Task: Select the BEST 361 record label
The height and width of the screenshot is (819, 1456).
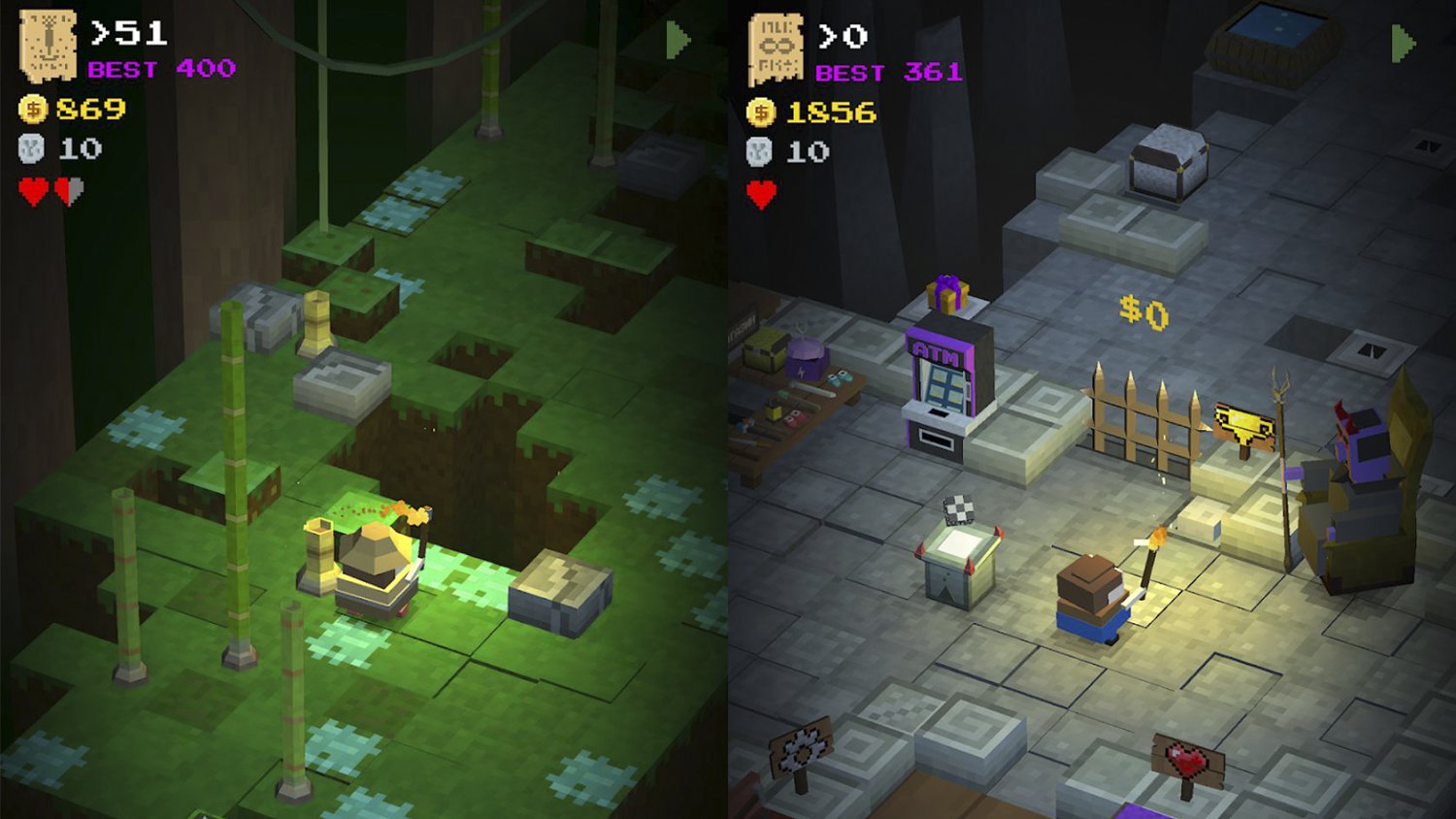Action: pyautogui.click(x=888, y=72)
